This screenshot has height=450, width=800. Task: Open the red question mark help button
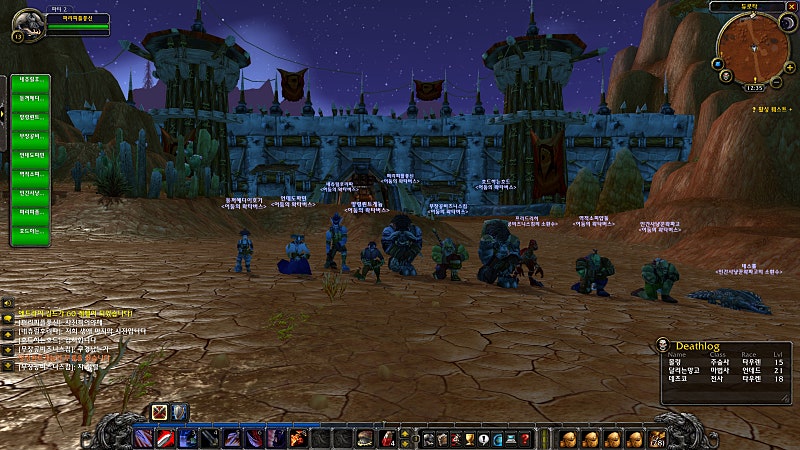[526, 438]
